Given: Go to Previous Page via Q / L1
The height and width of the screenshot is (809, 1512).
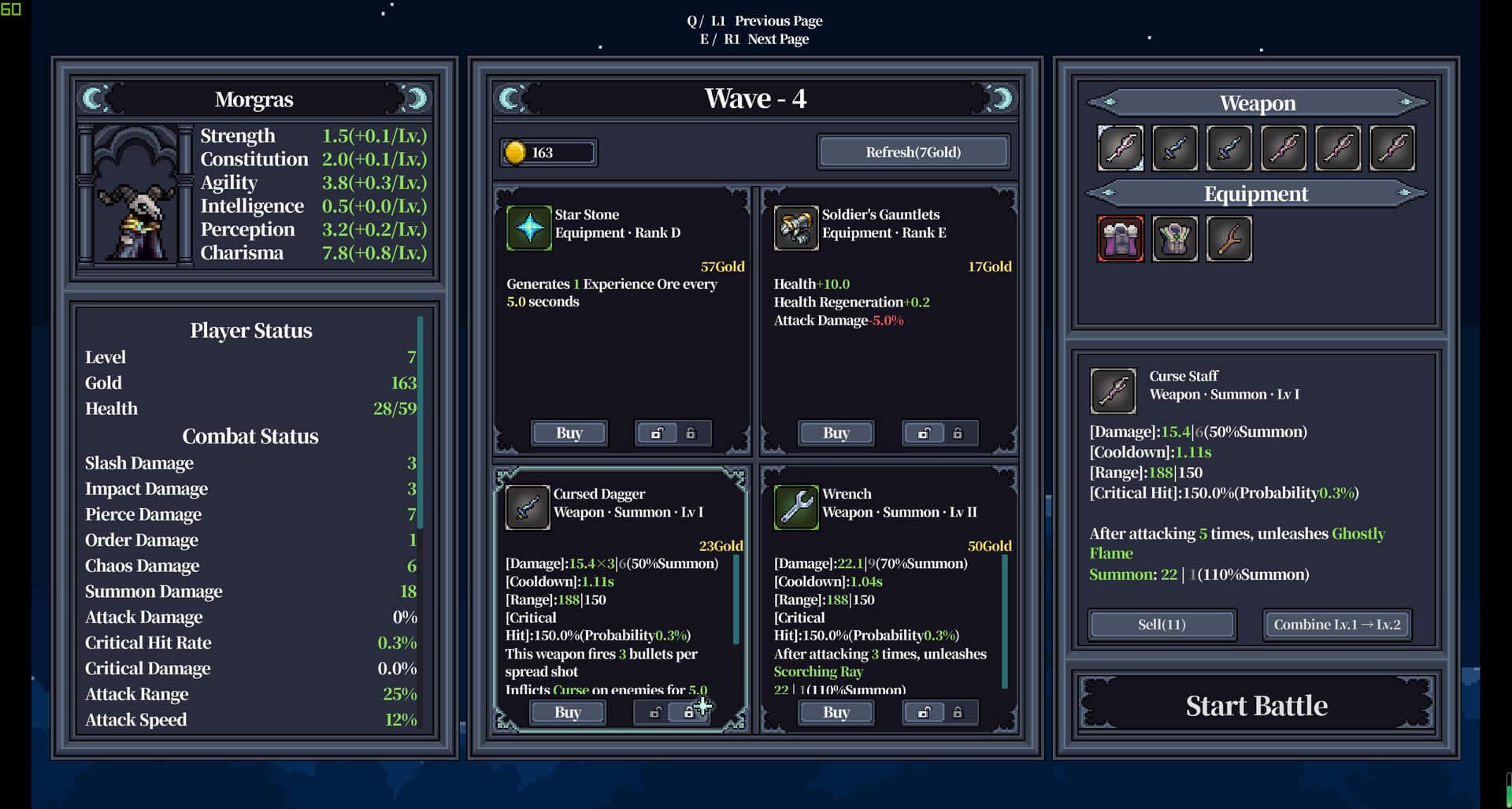Looking at the screenshot, I should tap(755, 21).
